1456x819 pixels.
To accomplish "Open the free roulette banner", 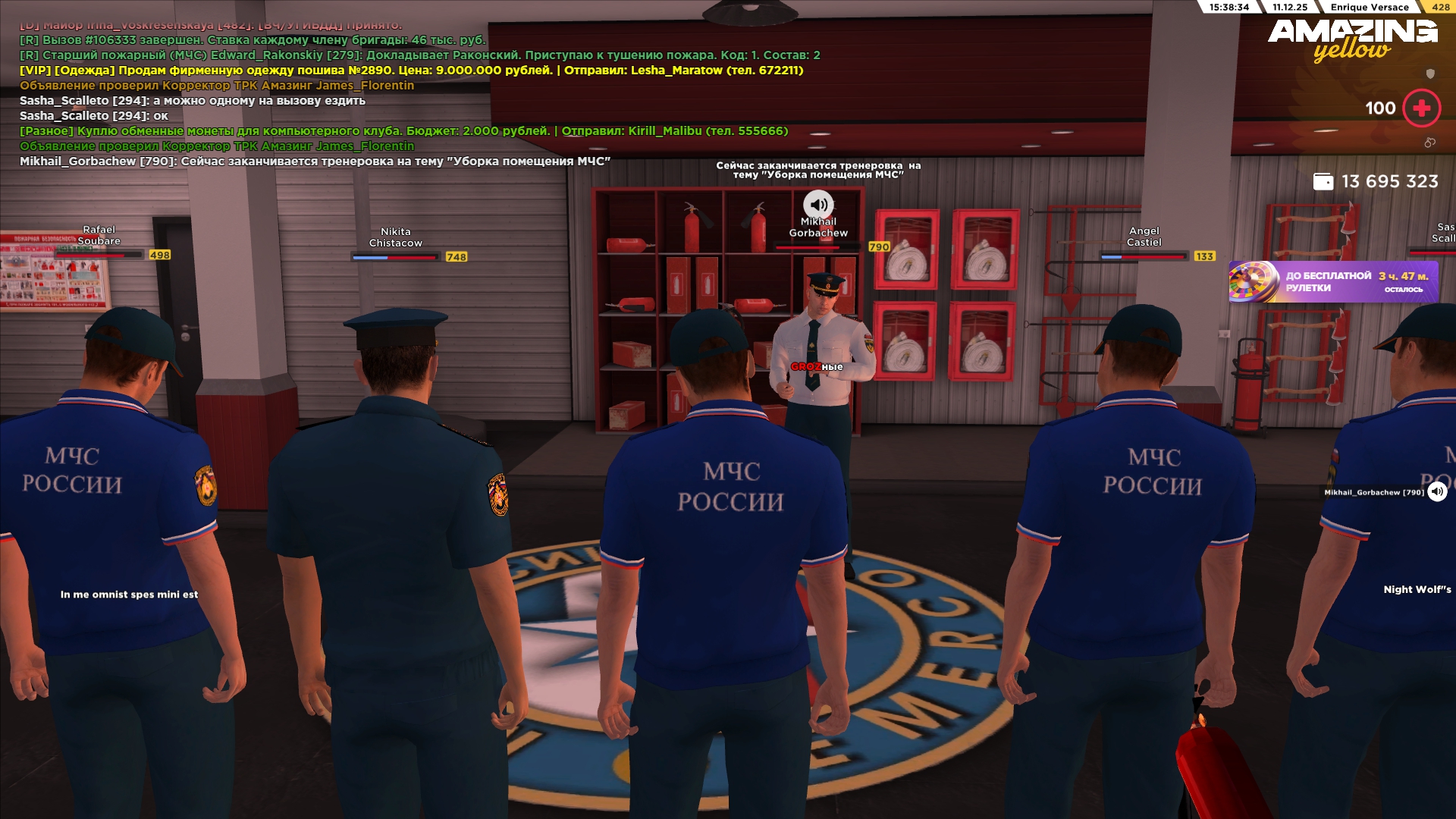I will 1332,282.
